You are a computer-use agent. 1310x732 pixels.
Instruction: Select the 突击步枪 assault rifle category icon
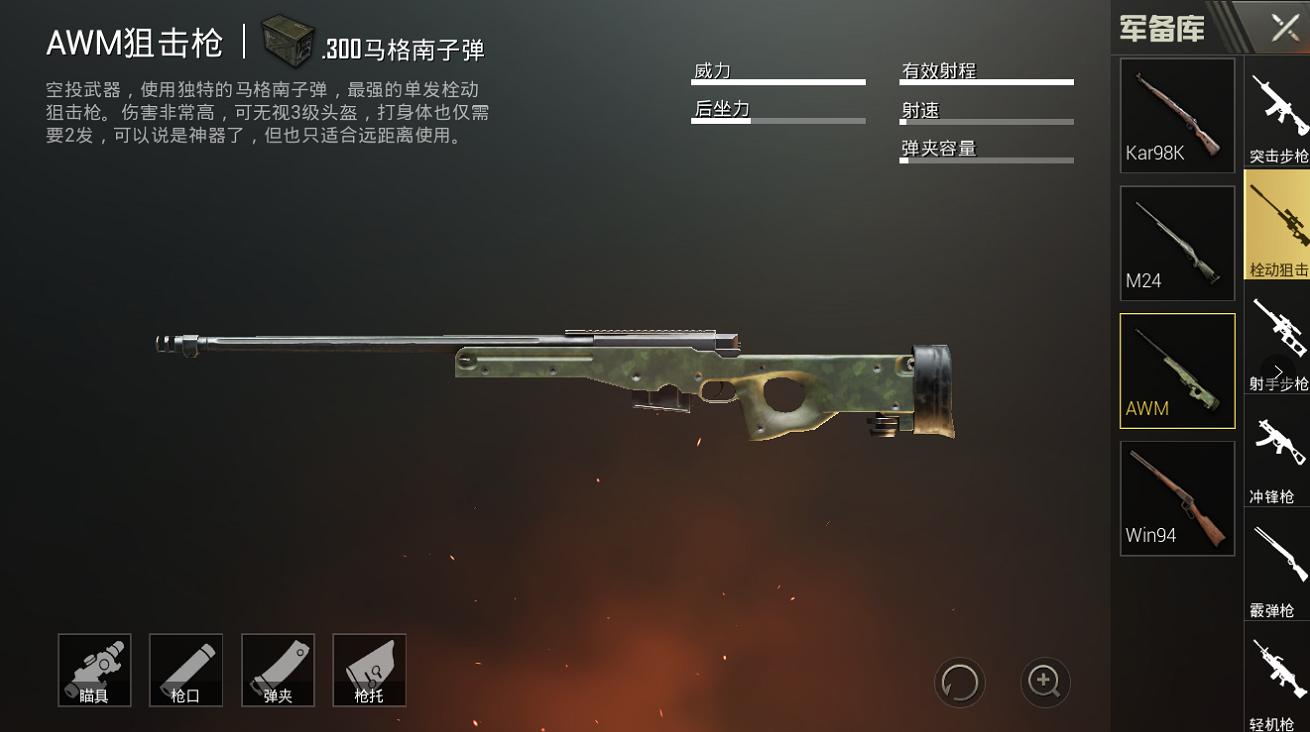1277,113
